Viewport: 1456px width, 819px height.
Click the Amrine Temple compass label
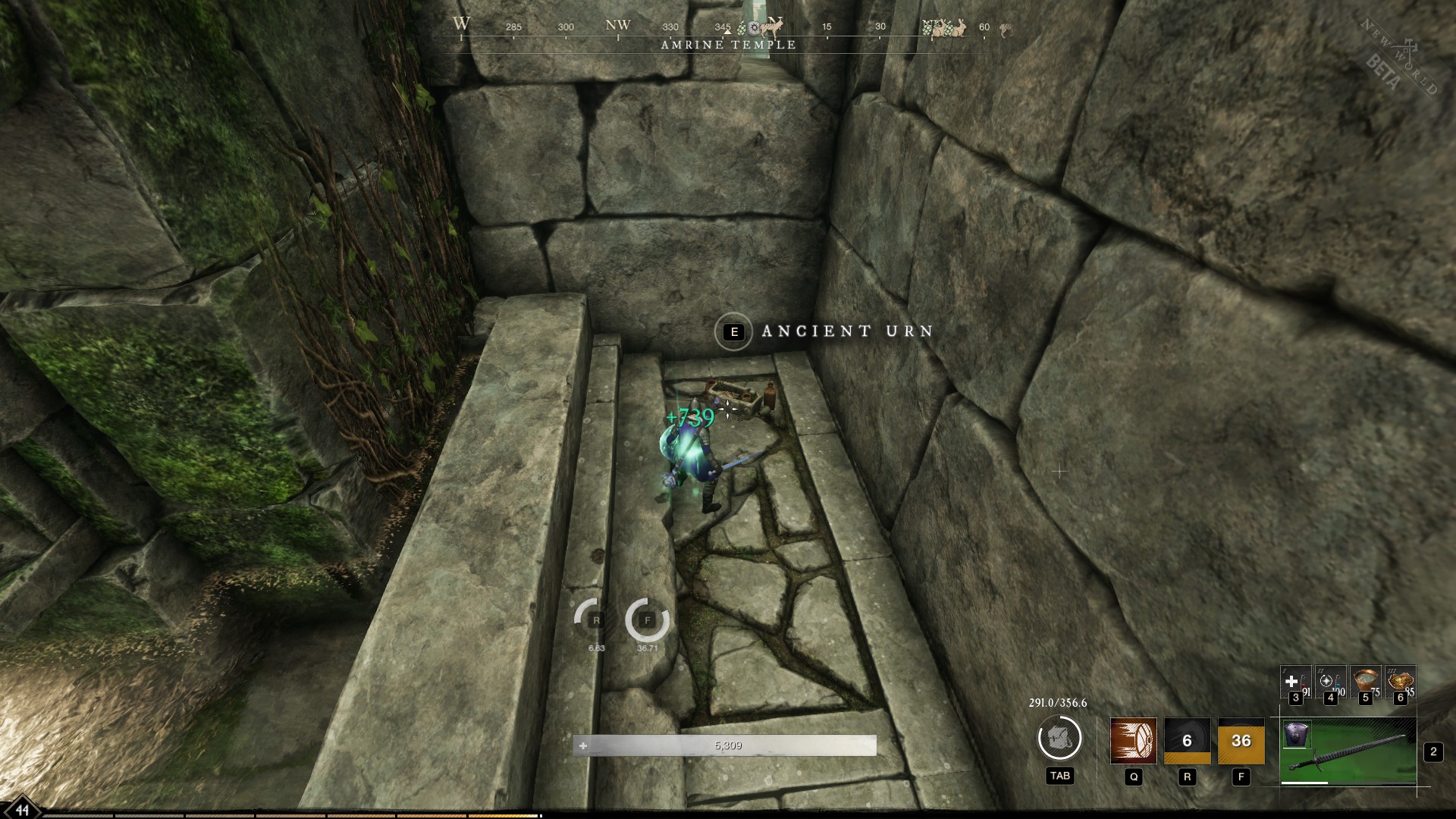point(728,44)
